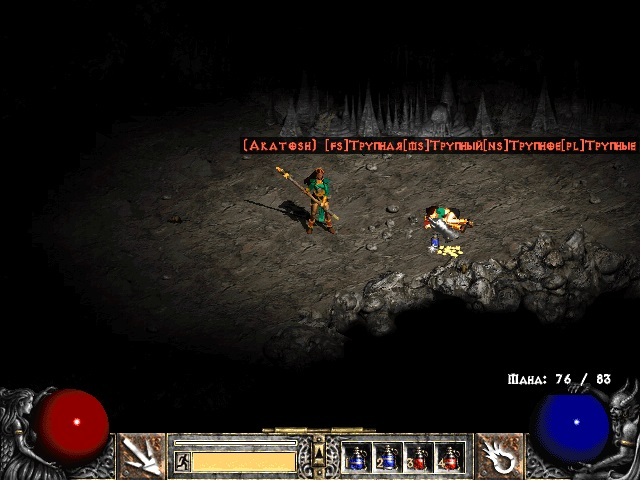
Task: Drink the red healing potion in belt slot 3
Action: (419, 458)
